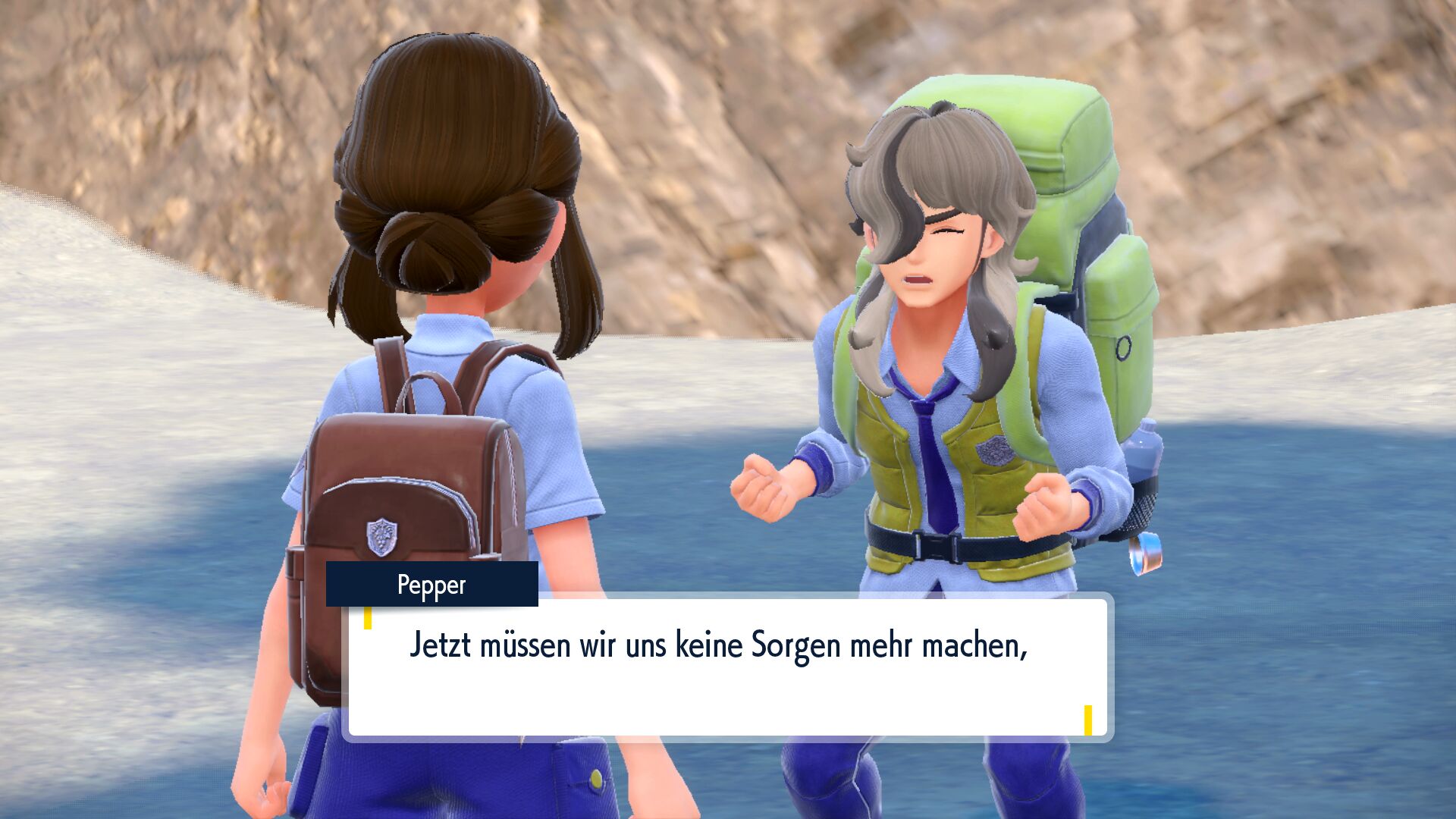Select the Pepper name tab above the dialogue
Screen dimensions: 1456x819
[432, 585]
